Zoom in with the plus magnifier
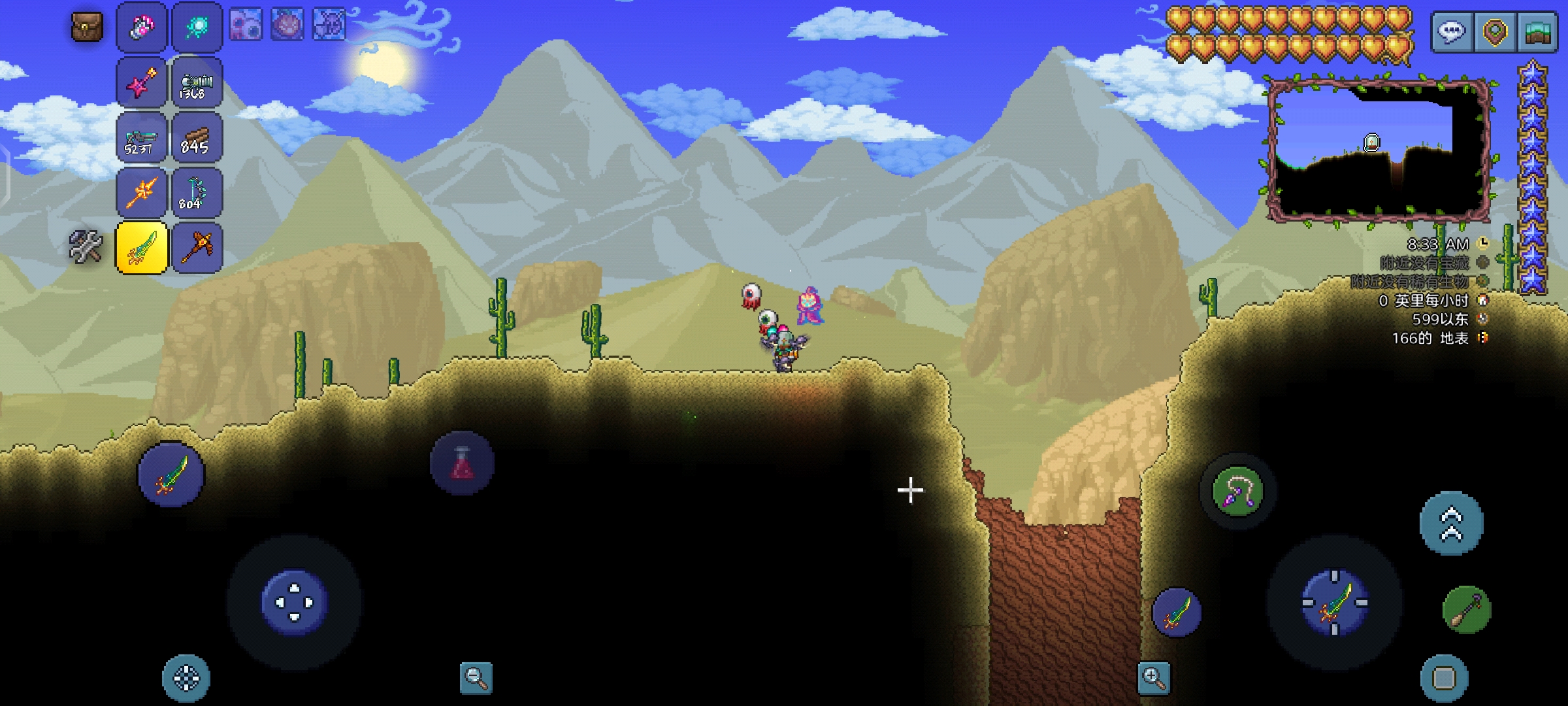This screenshot has height=706, width=1568. [1154, 678]
